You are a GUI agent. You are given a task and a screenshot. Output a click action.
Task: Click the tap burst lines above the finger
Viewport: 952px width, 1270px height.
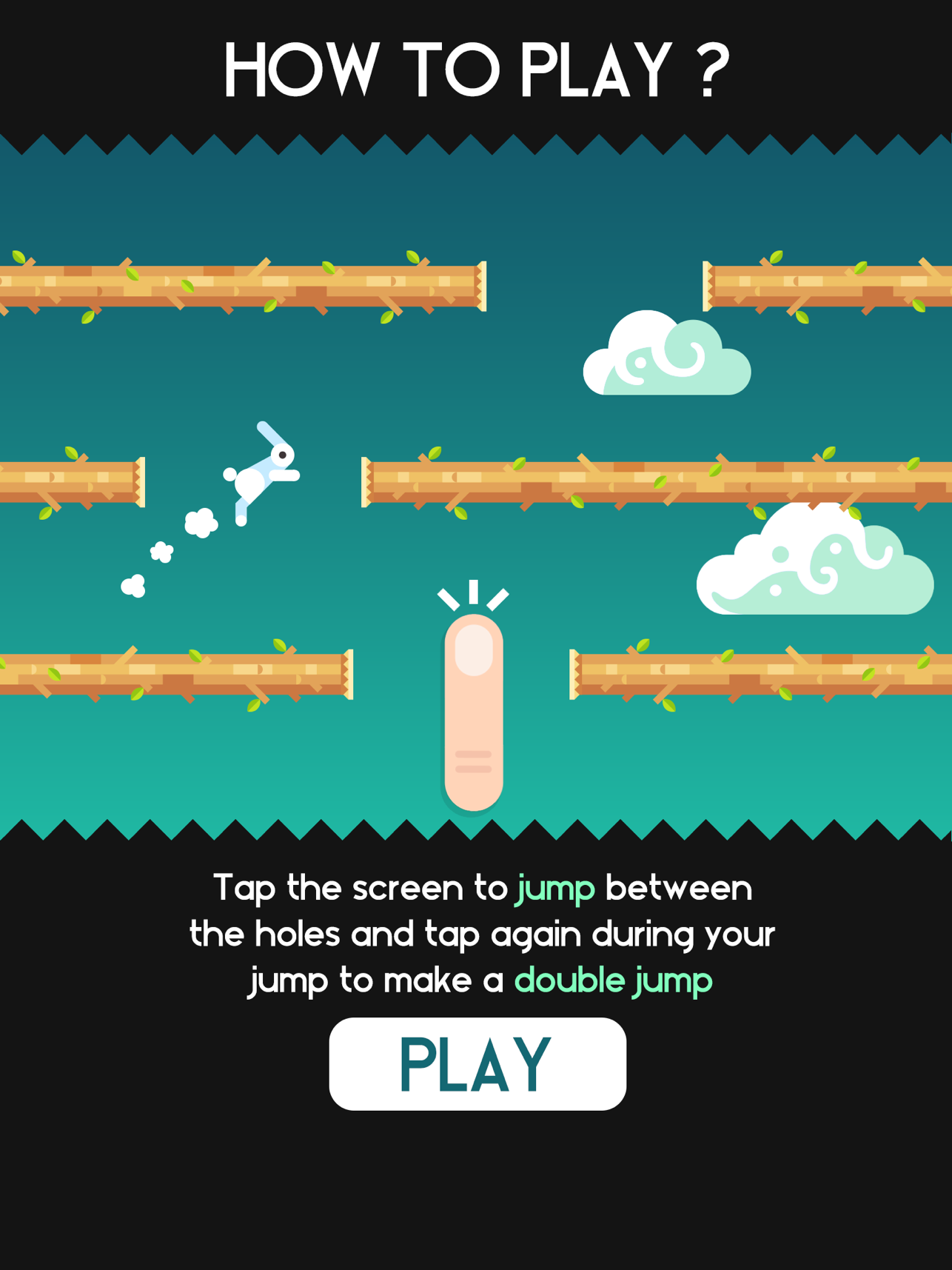[x=474, y=592]
